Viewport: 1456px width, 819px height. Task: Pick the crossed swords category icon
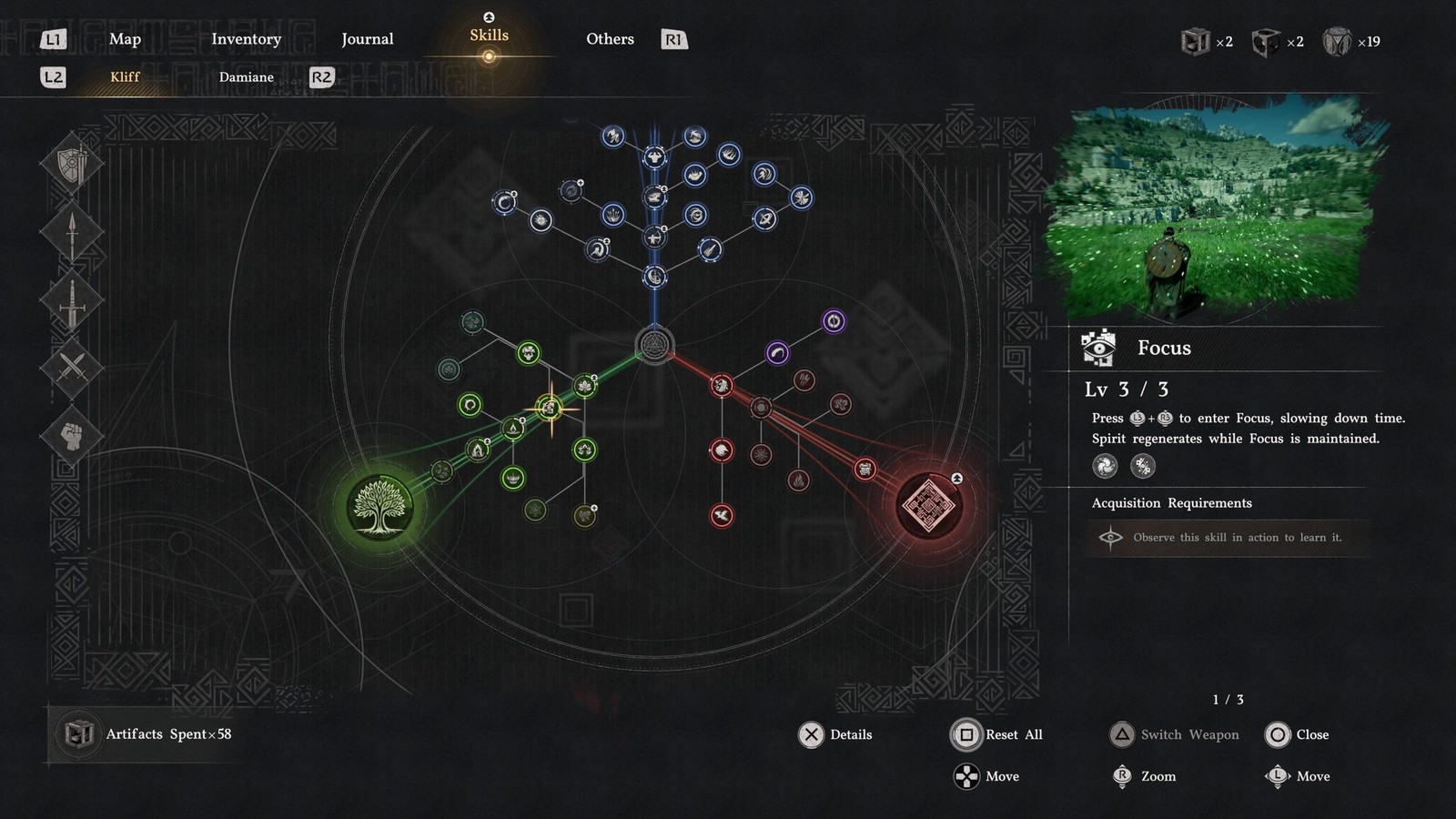71,368
